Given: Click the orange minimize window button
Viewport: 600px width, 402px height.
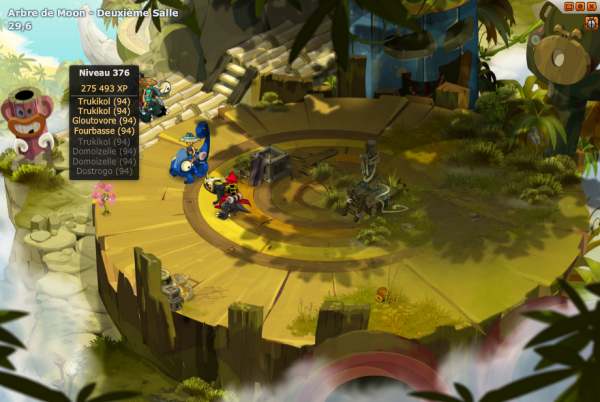Looking at the screenshot, I should click(569, 6).
